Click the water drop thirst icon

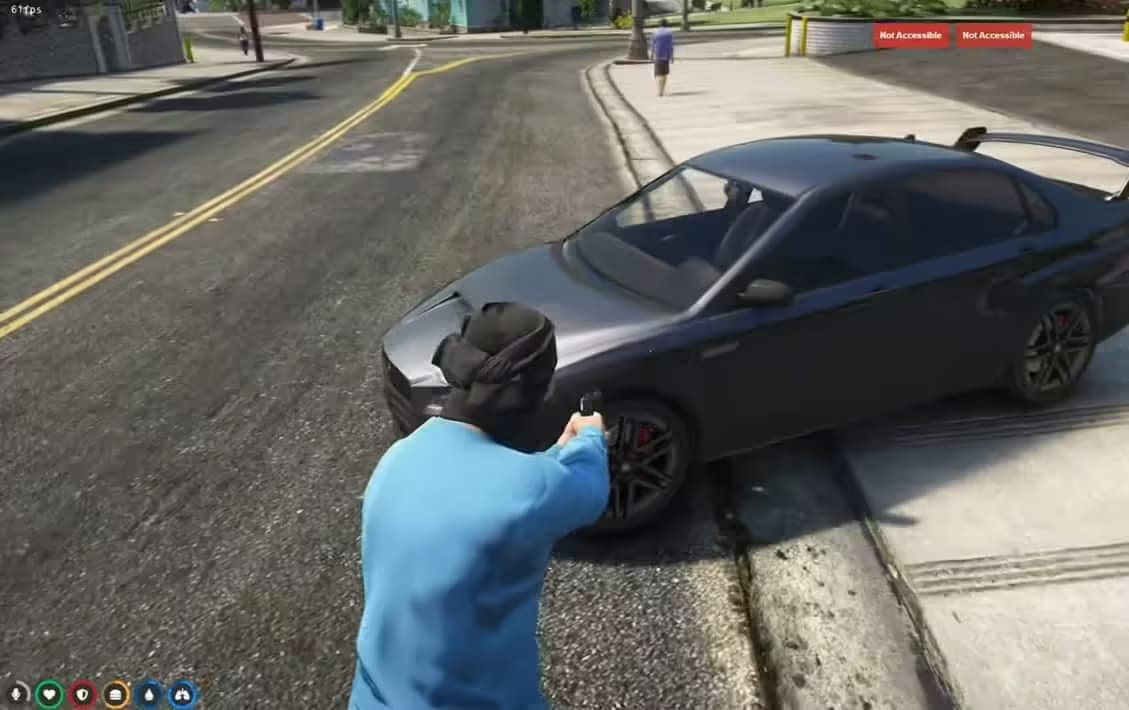coord(149,693)
